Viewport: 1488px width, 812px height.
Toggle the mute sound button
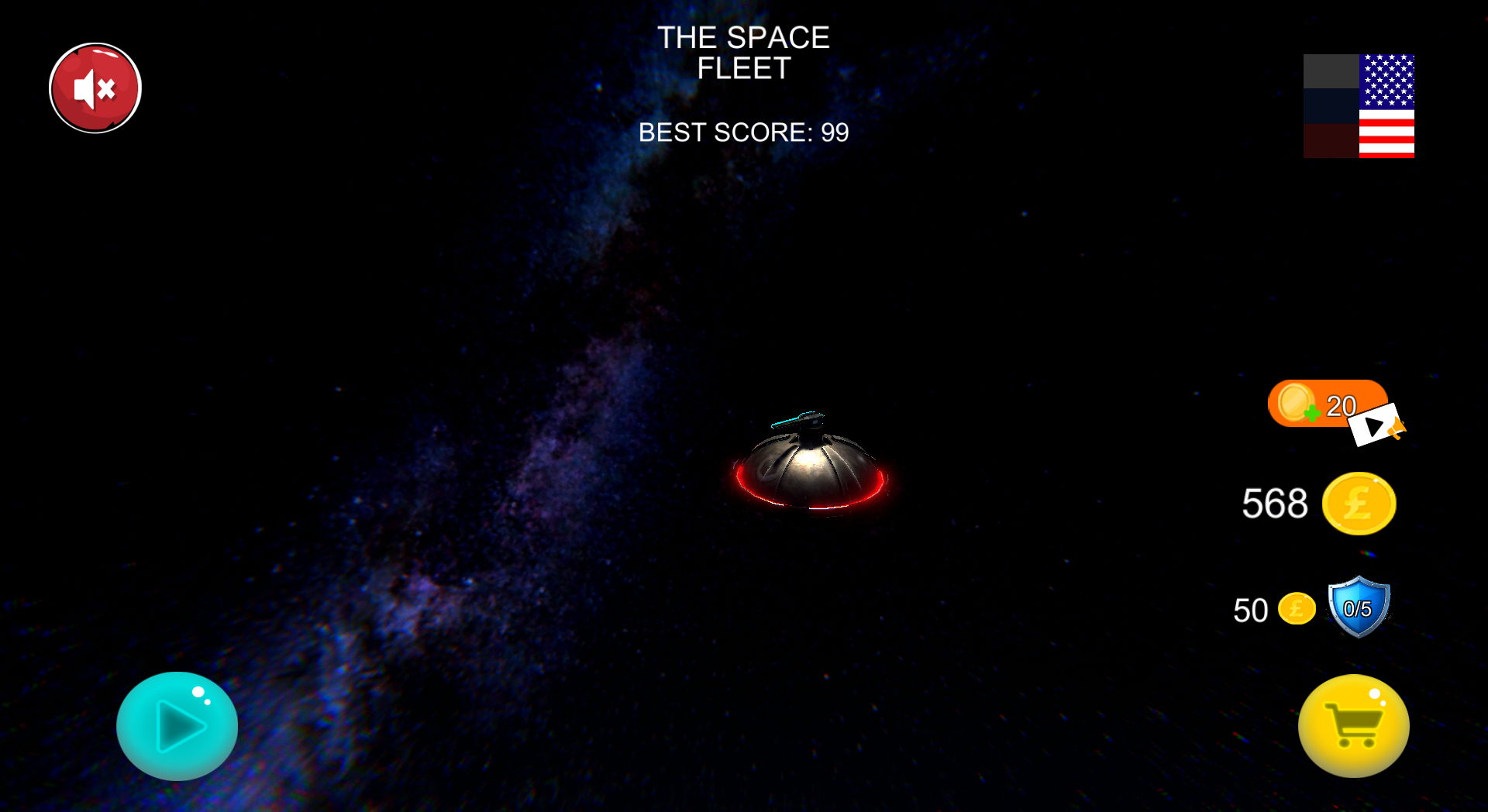[94, 88]
